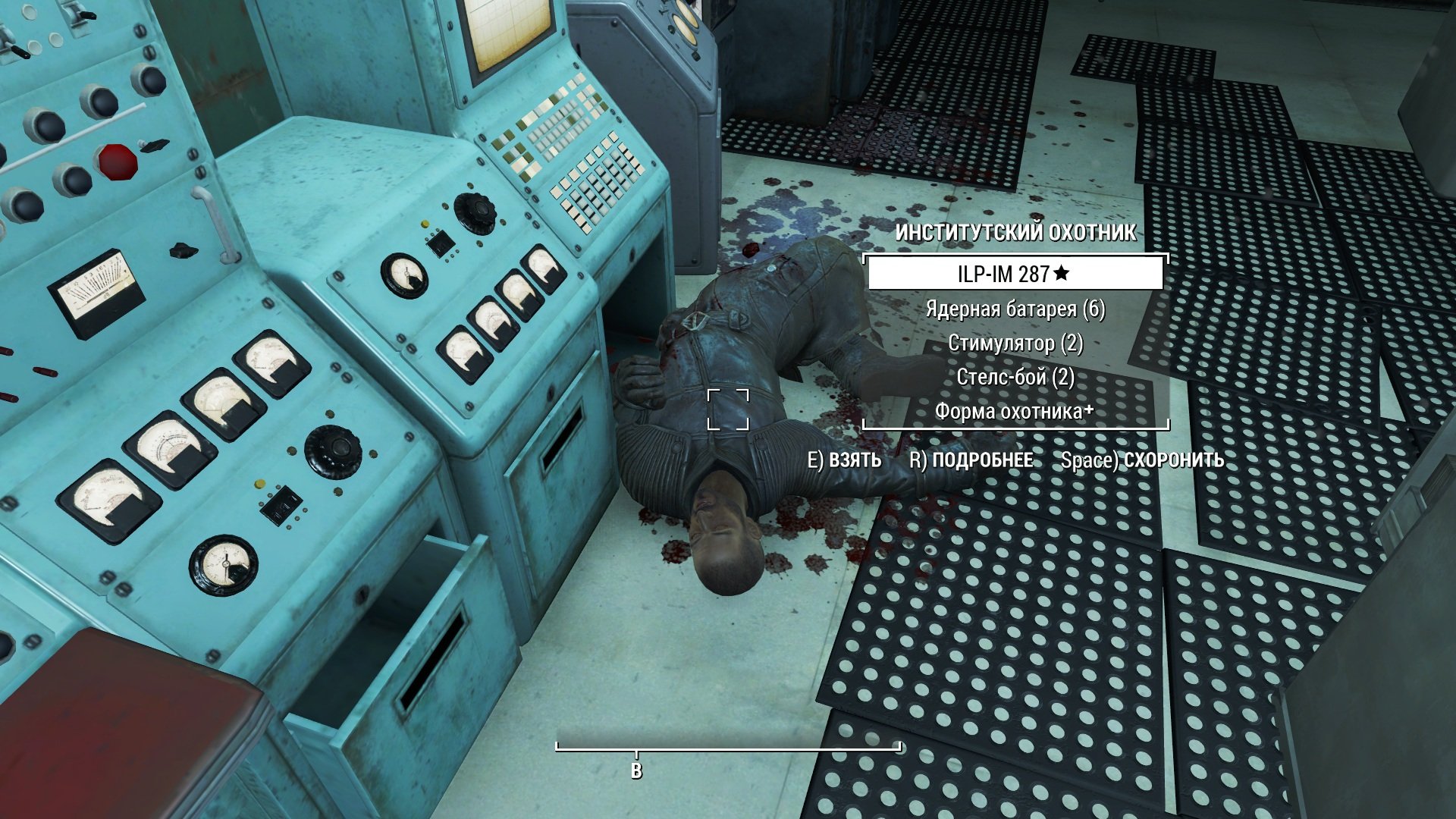Image resolution: width=1456 pixels, height=819 pixels.
Task: Select the ILP-IM 287 loot entry
Action: [x=1015, y=274]
